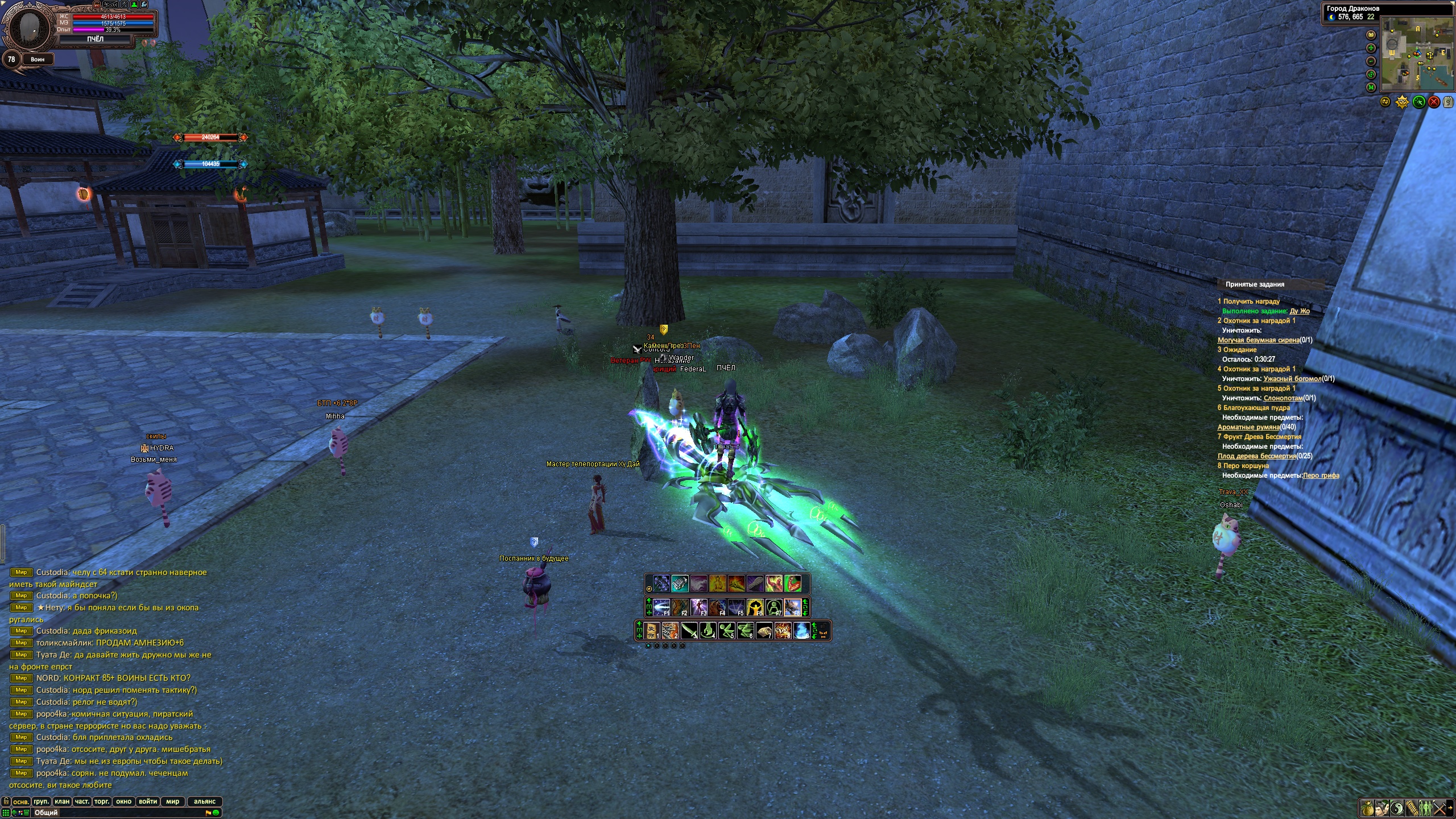Select the green sword attack in slot 3
The image size is (1456, 819).
(x=689, y=631)
